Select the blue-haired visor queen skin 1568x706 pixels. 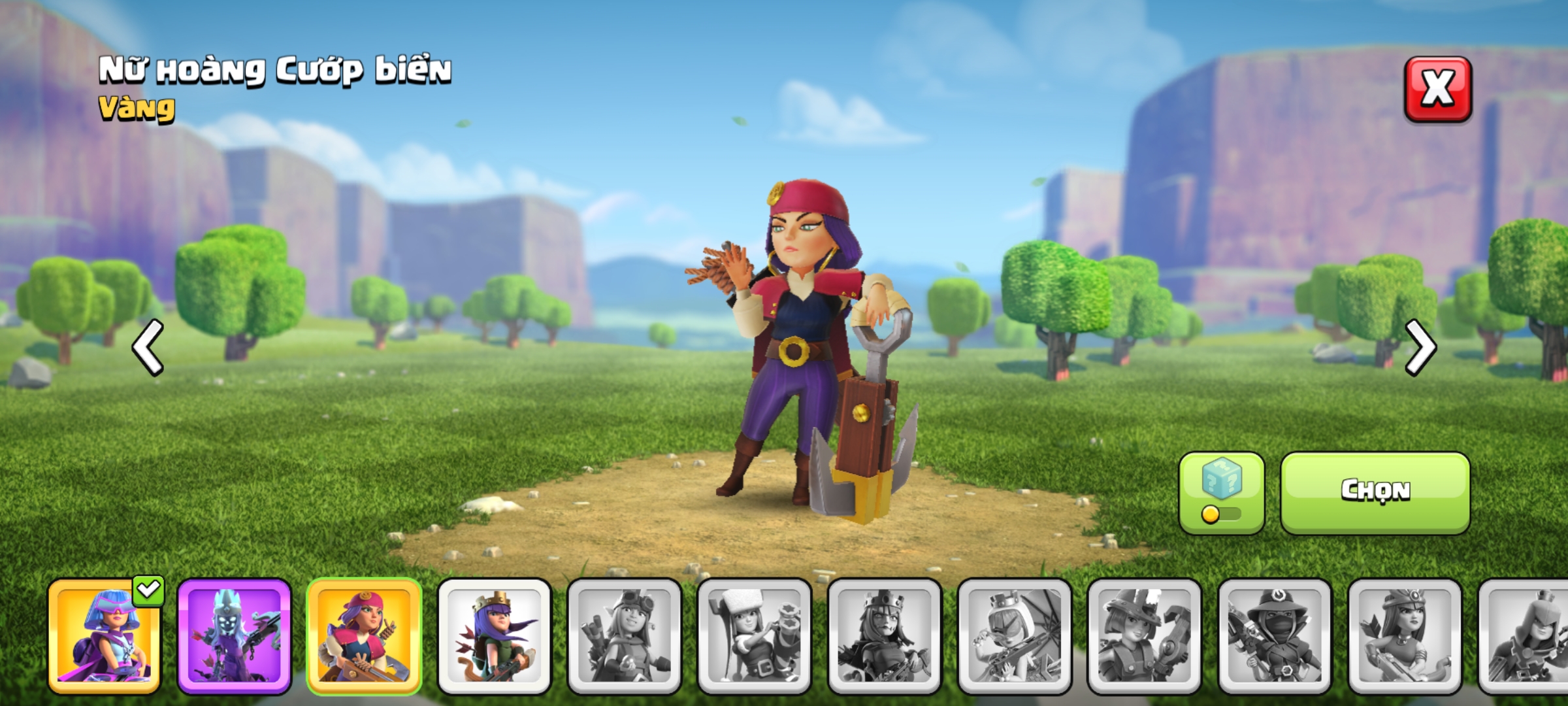105,635
